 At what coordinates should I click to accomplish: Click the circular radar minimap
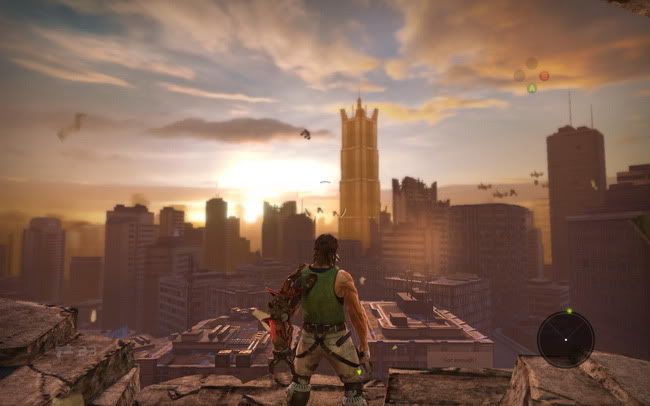coord(565,339)
